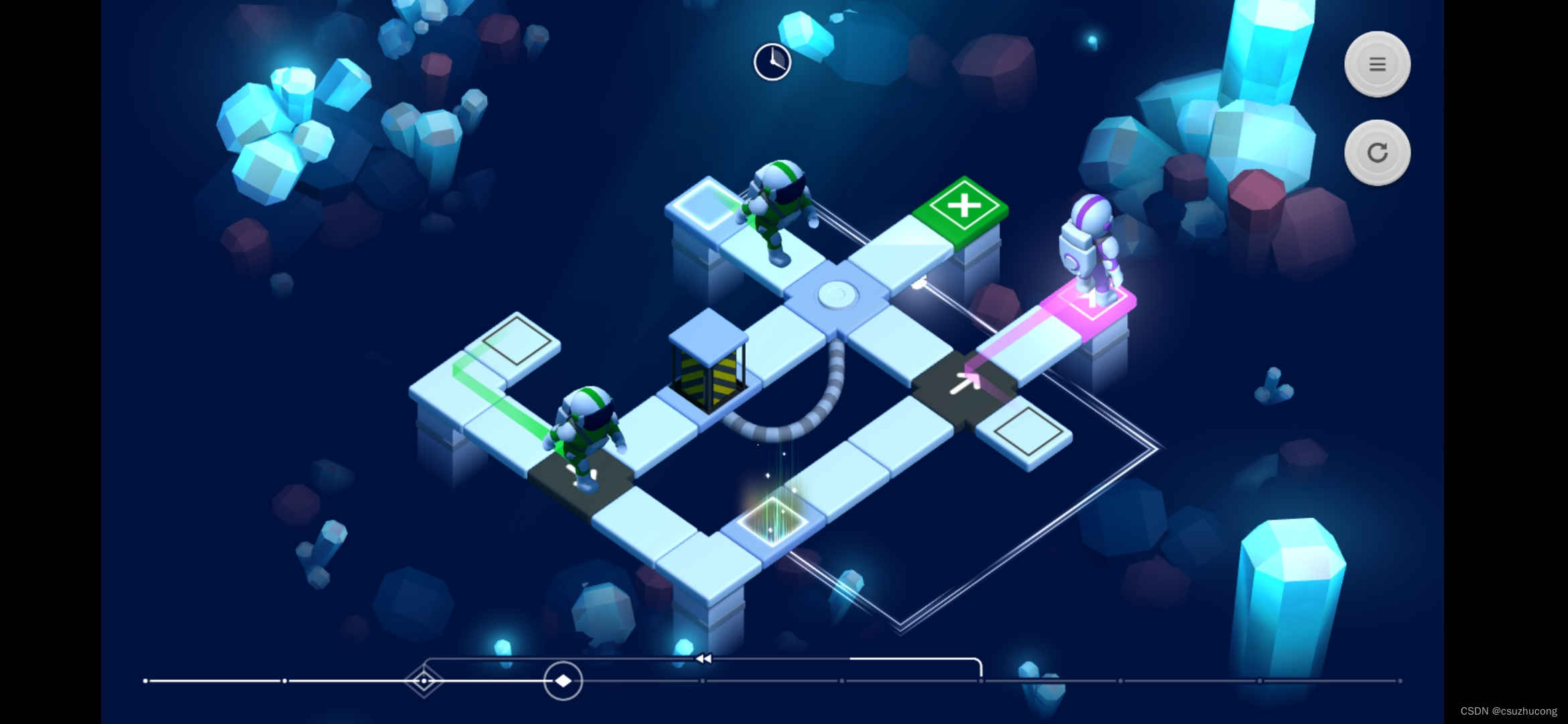Jump to the very start of the timeline
The width and height of the screenshot is (1568, 724).
coord(145,681)
